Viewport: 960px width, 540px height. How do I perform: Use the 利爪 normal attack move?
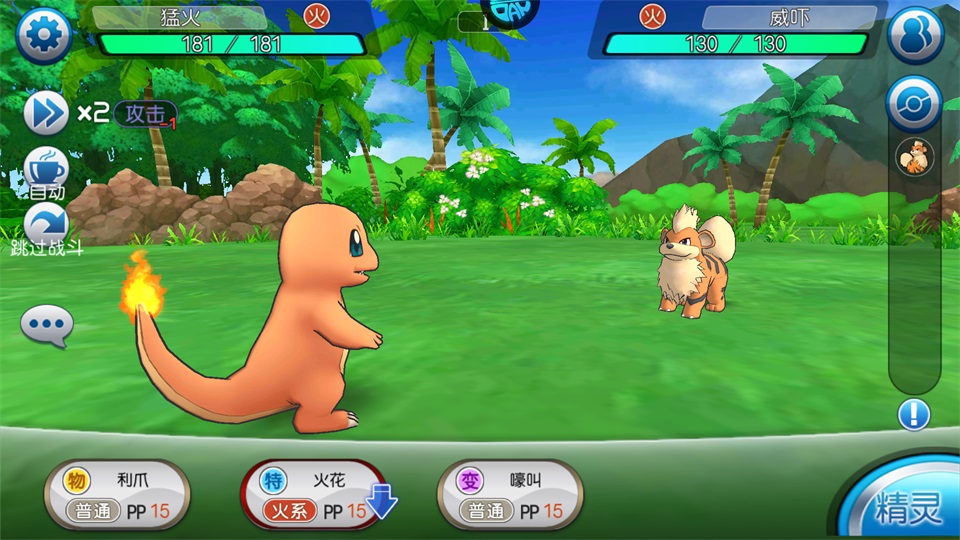117,495
